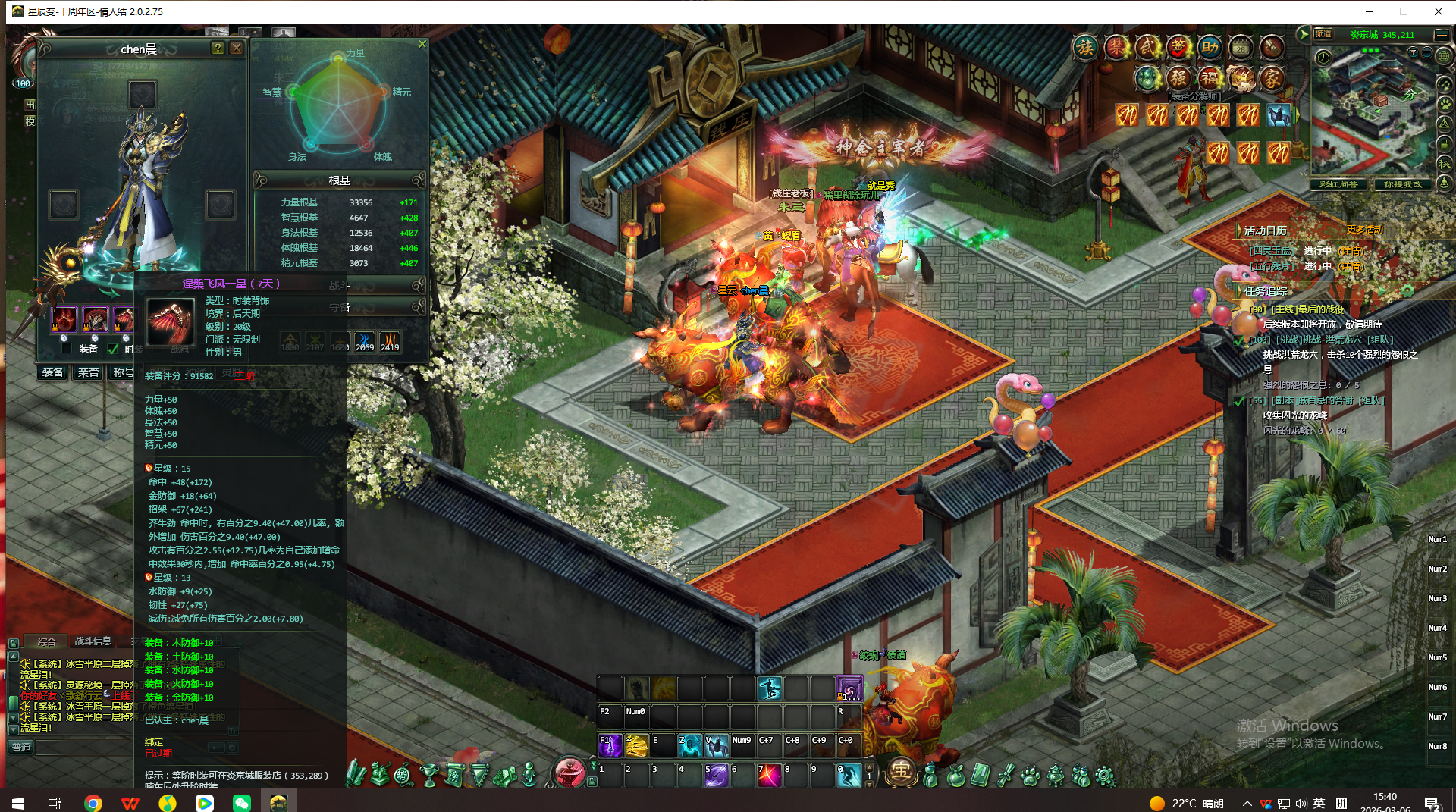The image size is (1456, 812).
Task: Open the world map globe button
Action: click(1444, 55)
